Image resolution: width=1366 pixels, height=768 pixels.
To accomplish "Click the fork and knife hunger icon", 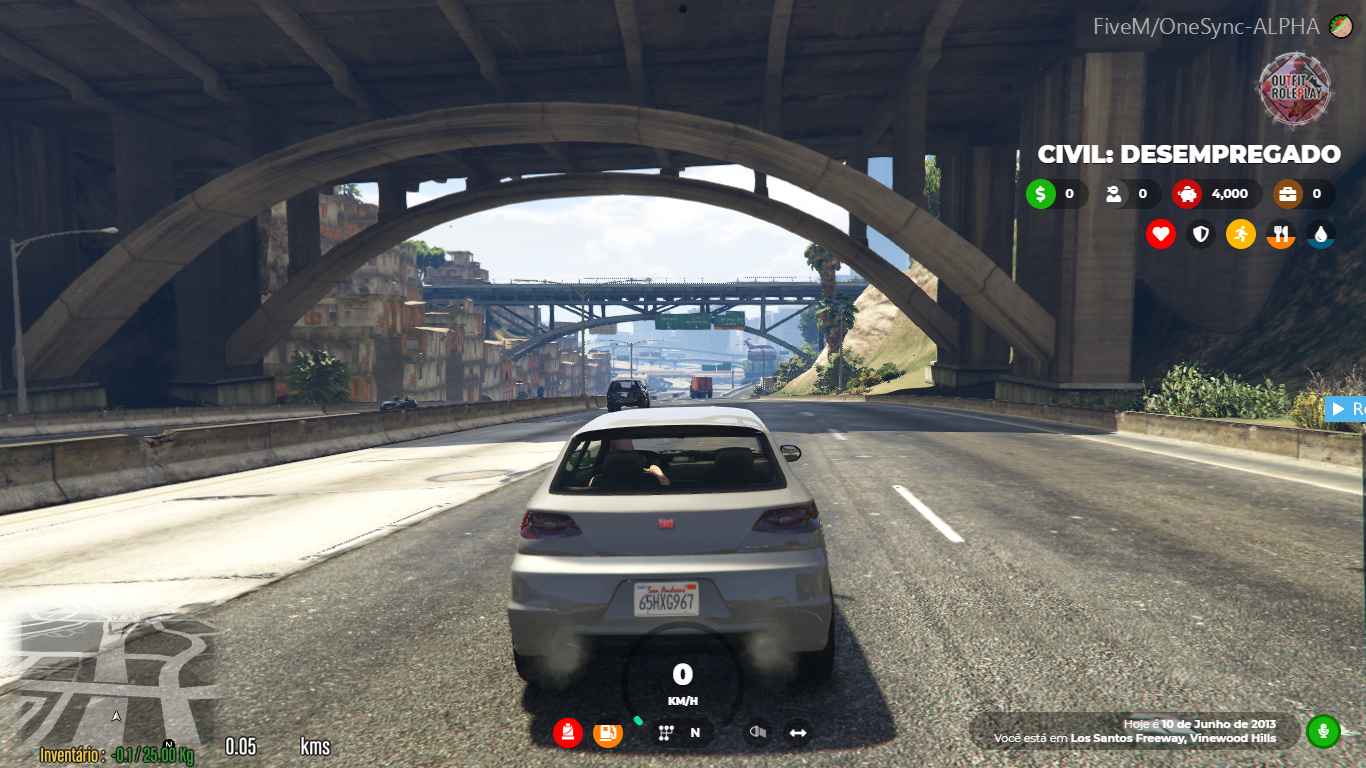I will (1281, 235).
